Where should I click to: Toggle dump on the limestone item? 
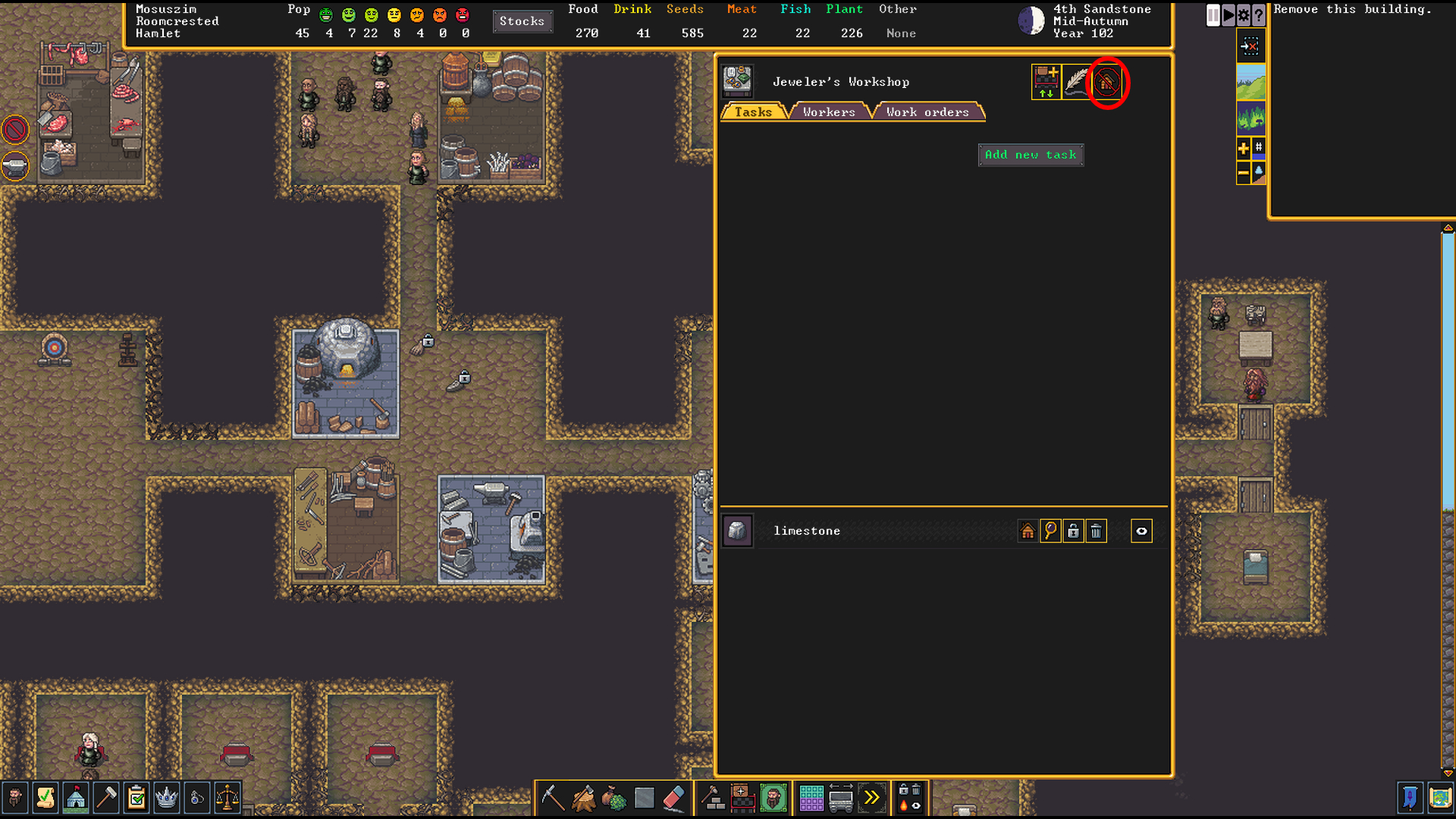tap(1097, 531)
